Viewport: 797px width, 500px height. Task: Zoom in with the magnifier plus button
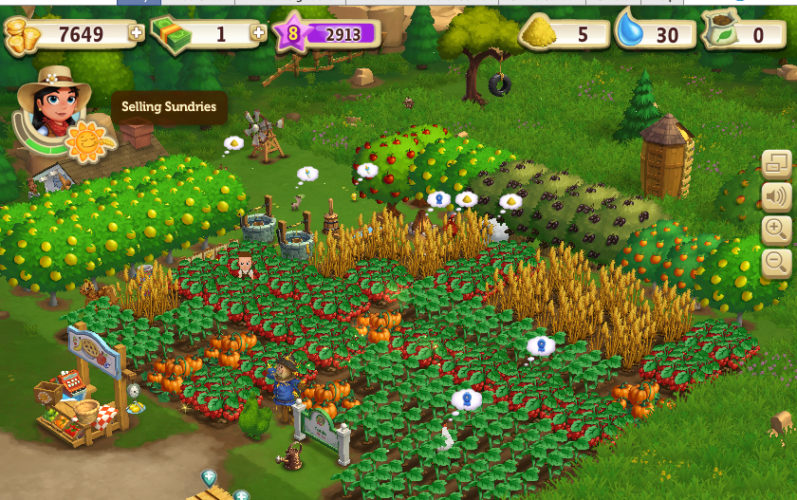pyautogui.click(x=776, y=230)
